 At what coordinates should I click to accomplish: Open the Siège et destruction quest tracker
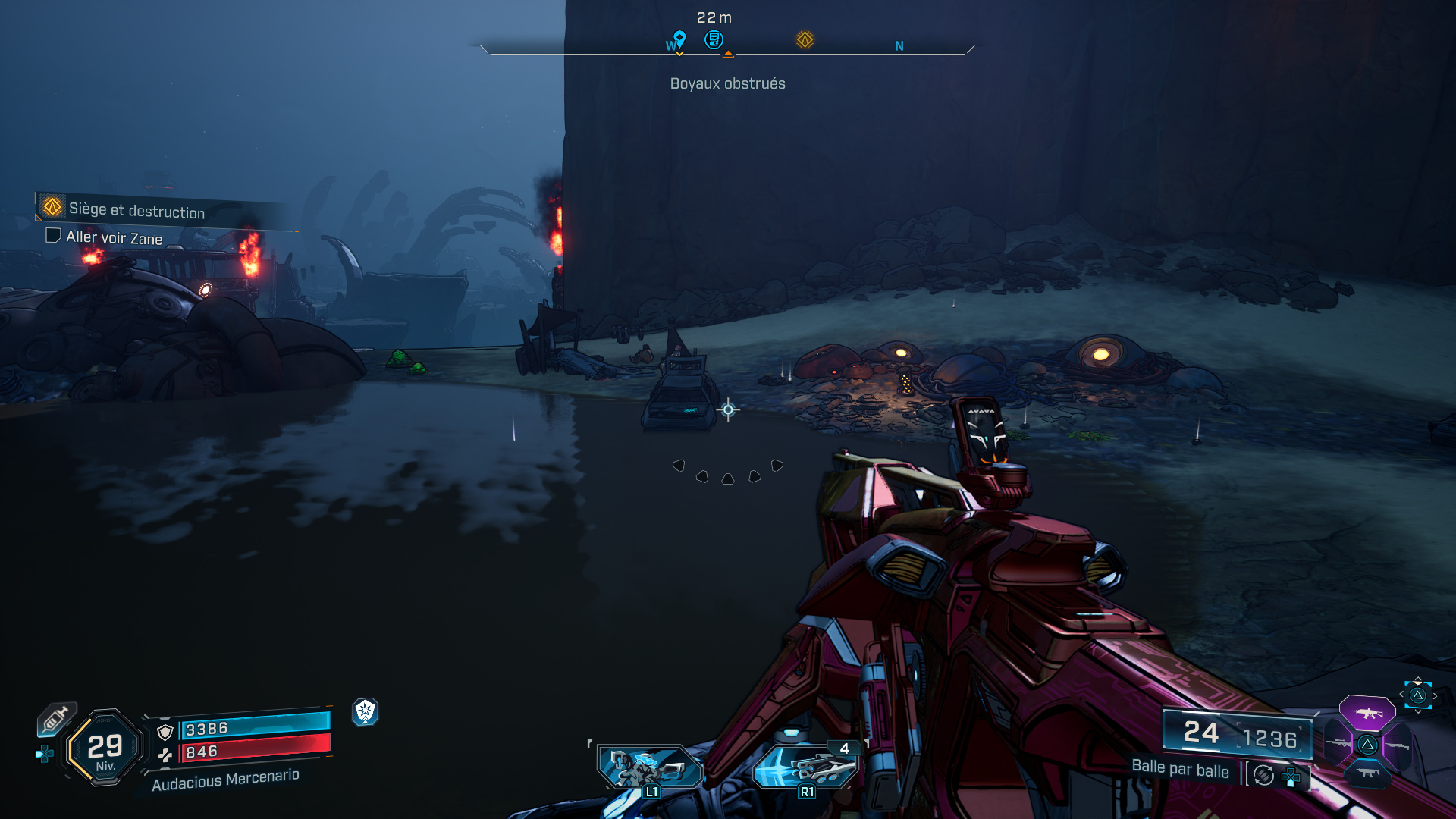(136, 210)
